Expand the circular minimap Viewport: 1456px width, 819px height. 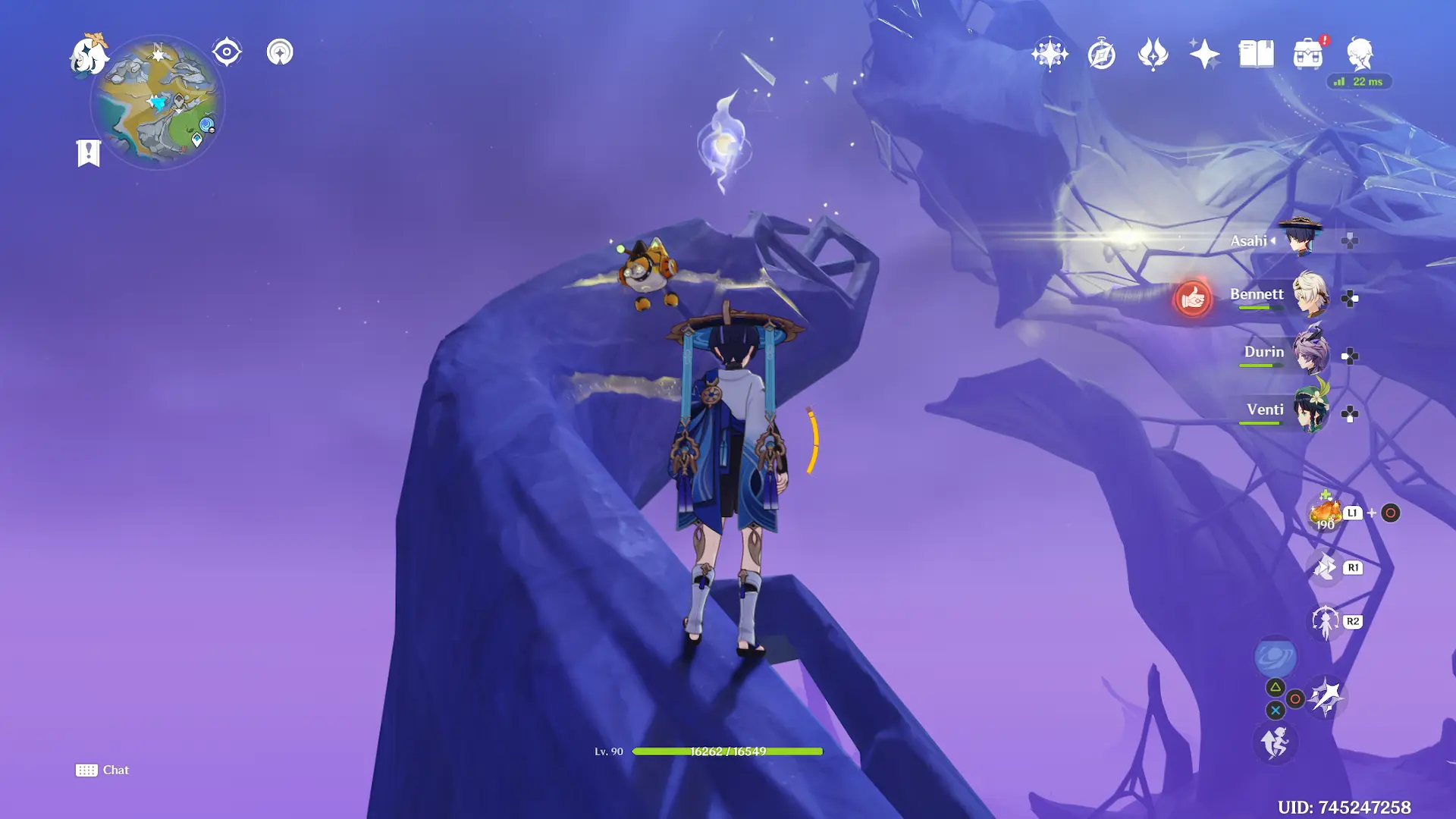click(158, 102)
